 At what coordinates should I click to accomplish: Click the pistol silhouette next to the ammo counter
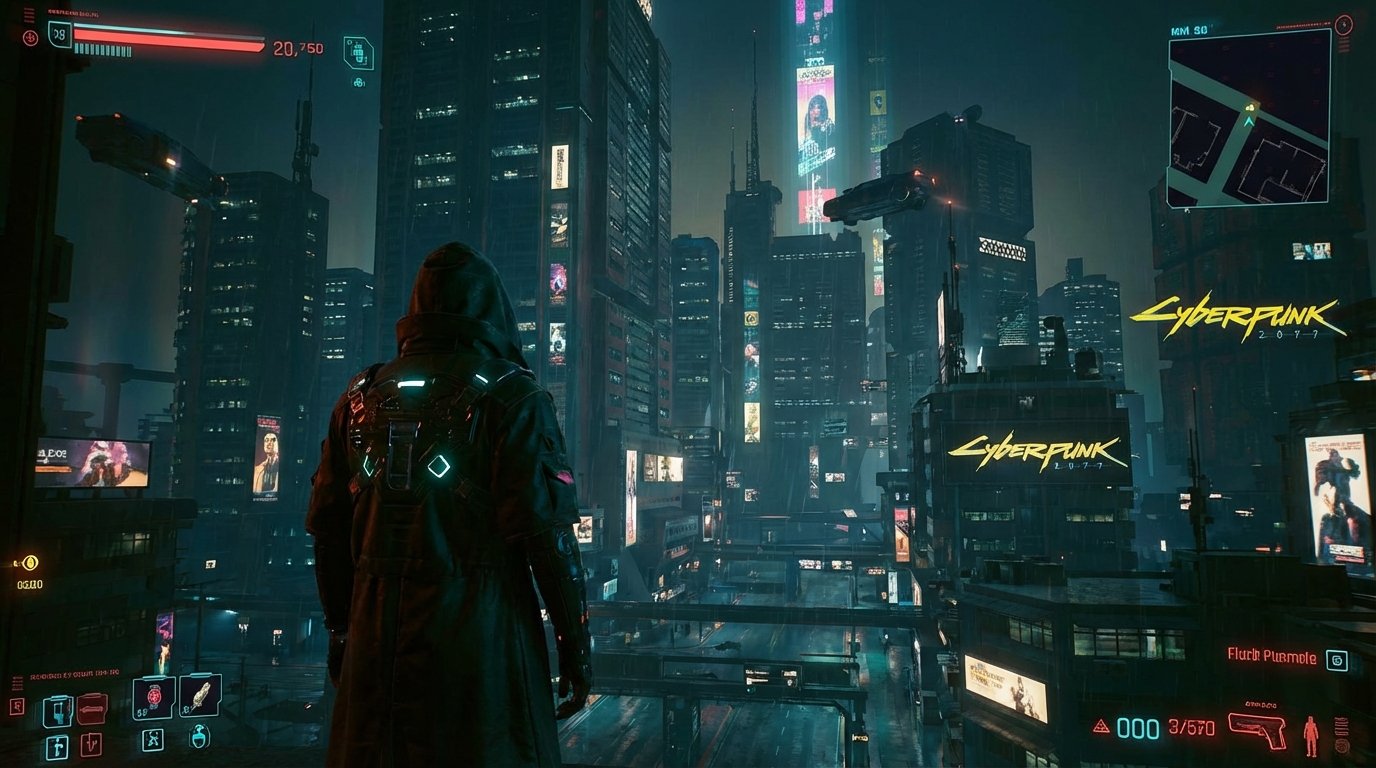pos(1257,729)
